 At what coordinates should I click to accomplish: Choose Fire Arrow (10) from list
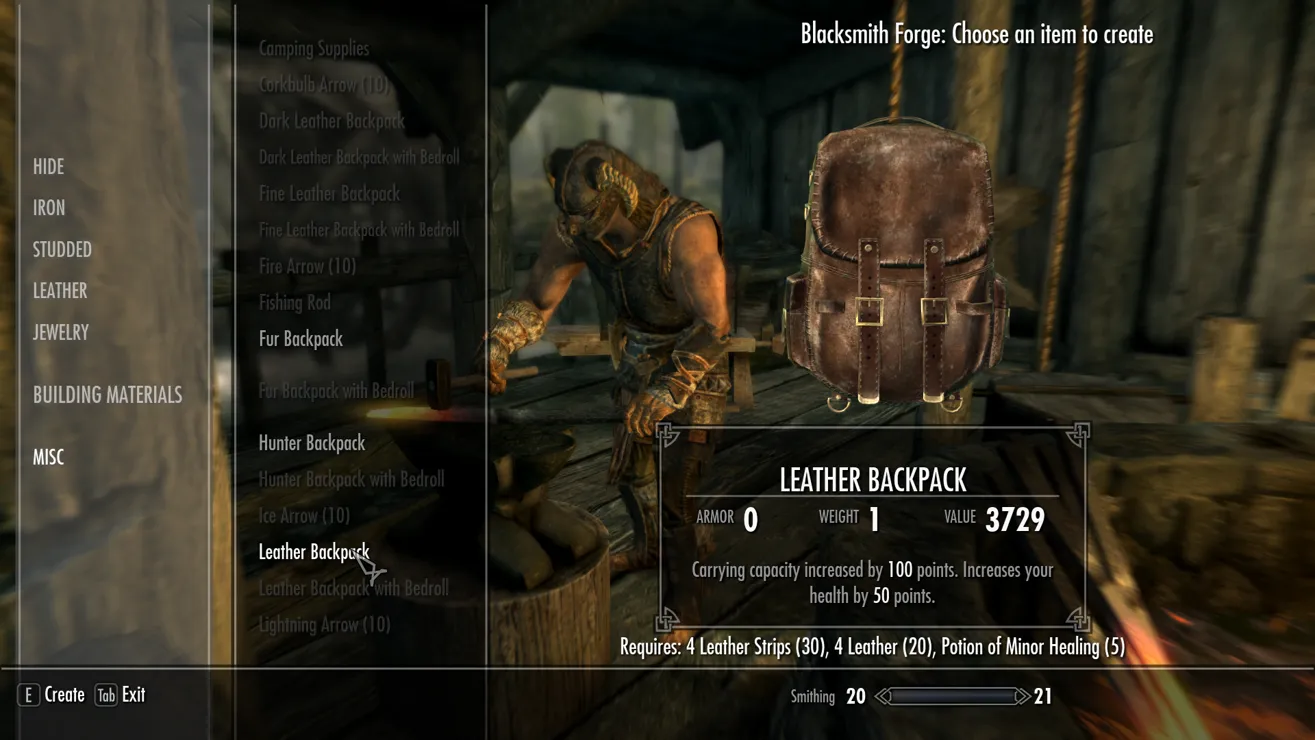point(307,266)
